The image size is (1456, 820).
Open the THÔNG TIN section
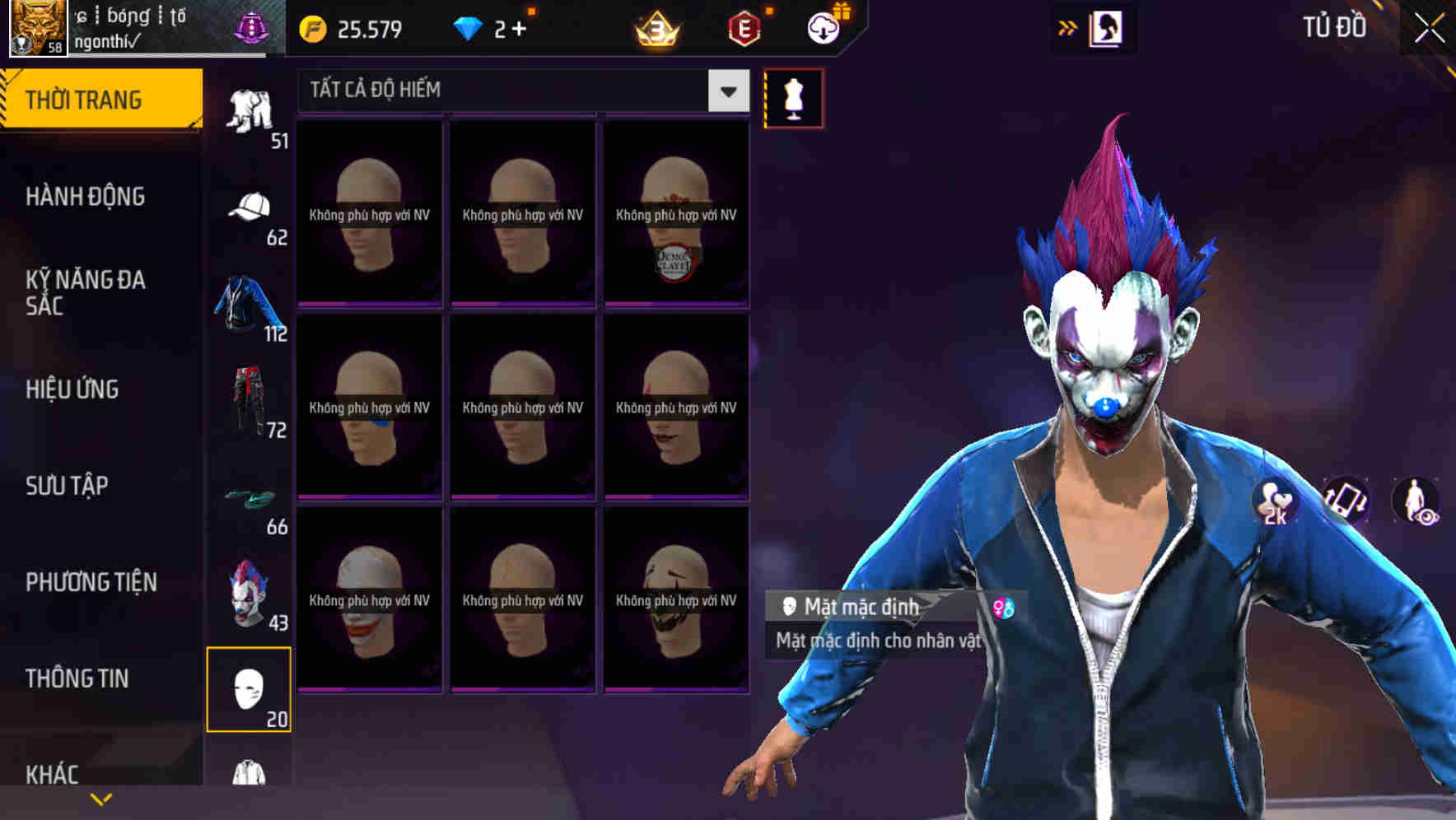(76, 678)
